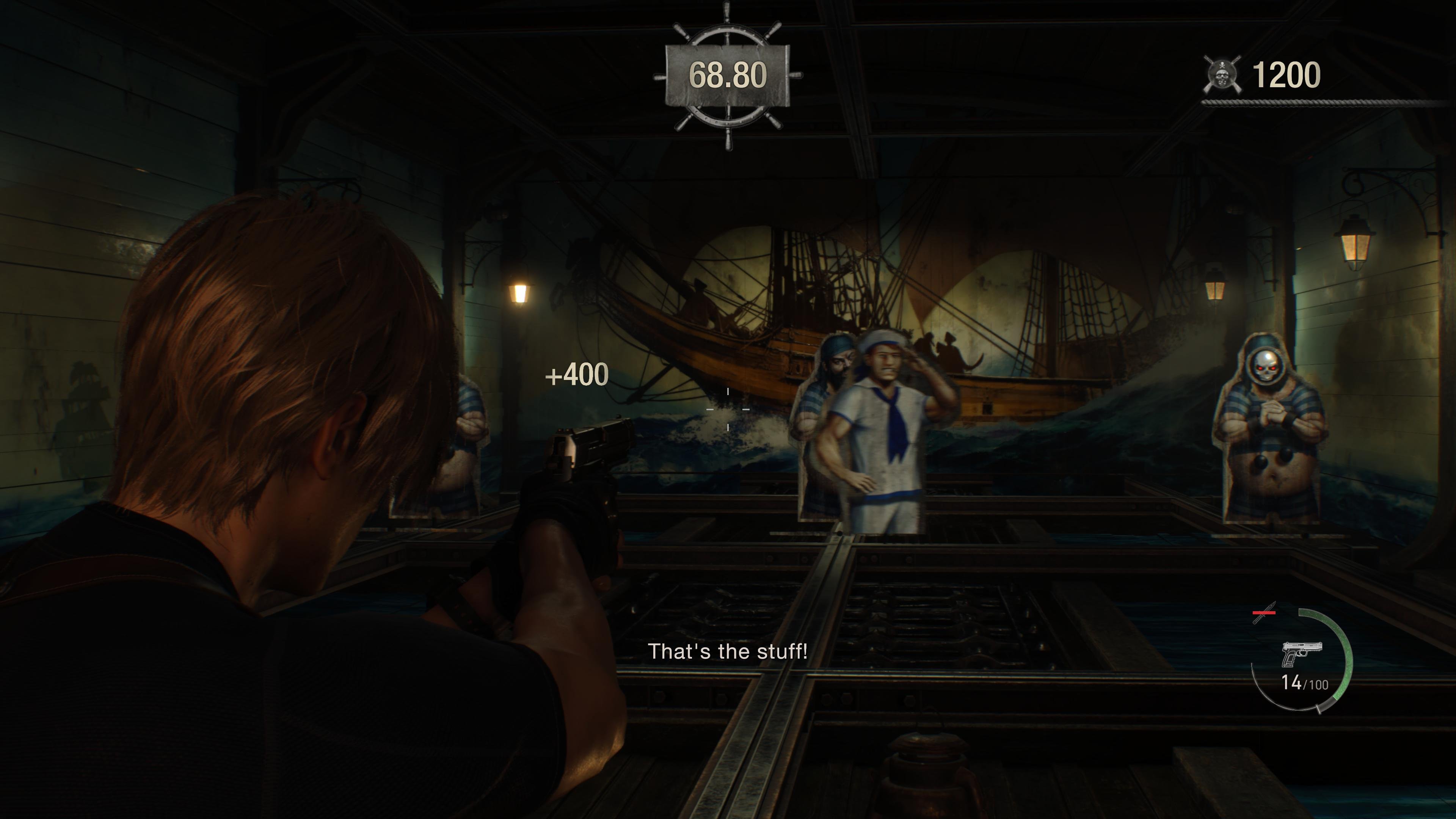Click the skull and crossed swords score icon
Screen dimensions: 1456x819
click(1224, 72)
